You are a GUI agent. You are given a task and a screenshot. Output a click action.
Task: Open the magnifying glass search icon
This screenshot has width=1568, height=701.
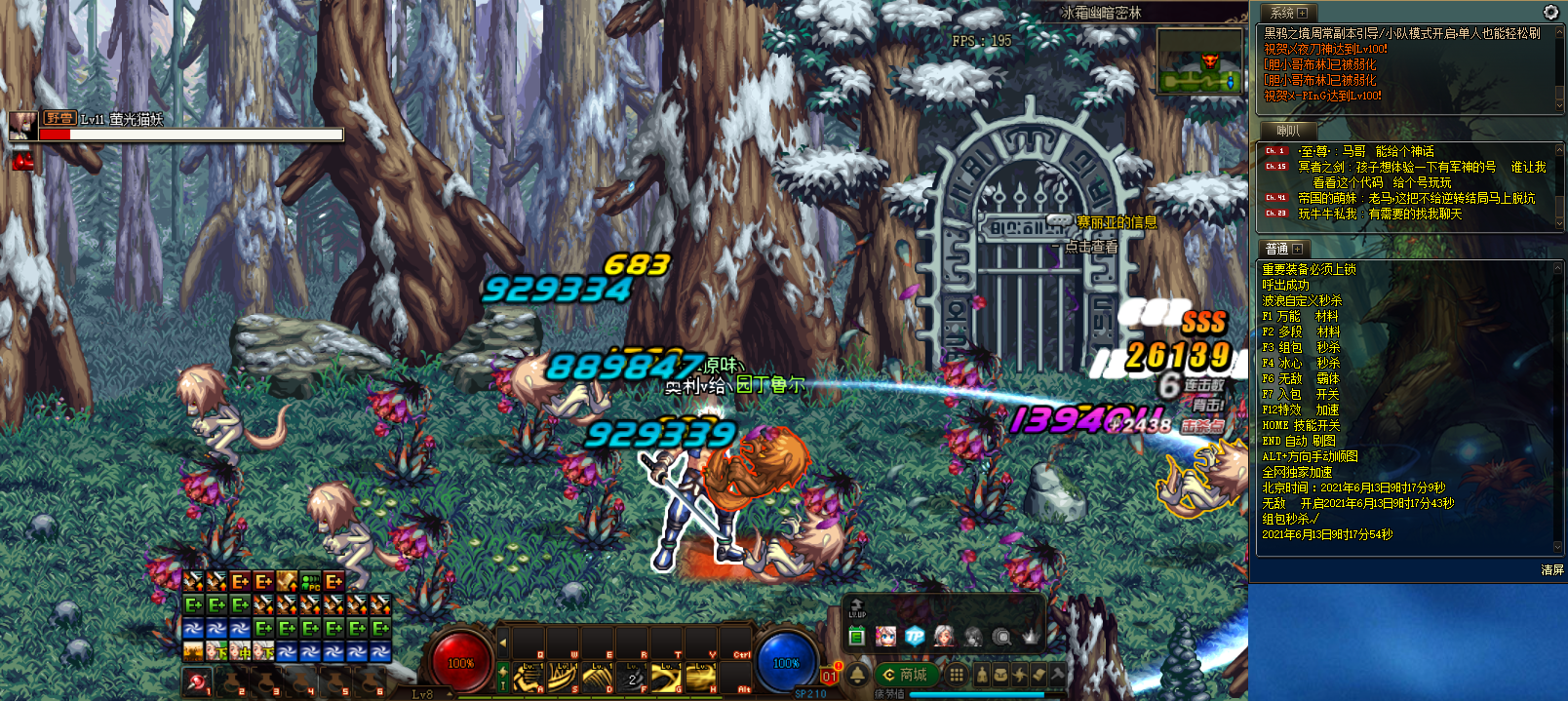tap(1001, 637)
